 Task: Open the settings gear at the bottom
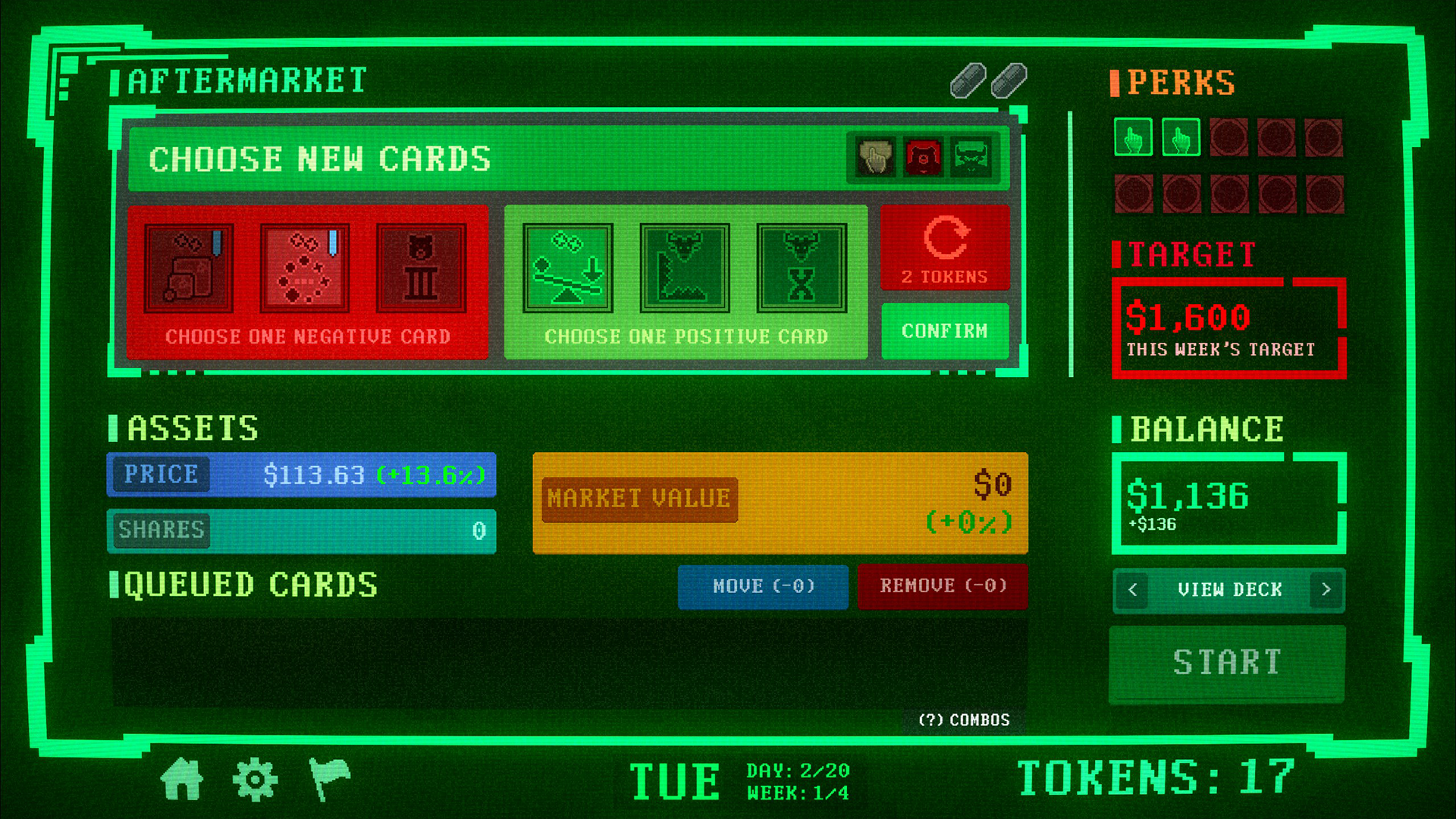256,778
